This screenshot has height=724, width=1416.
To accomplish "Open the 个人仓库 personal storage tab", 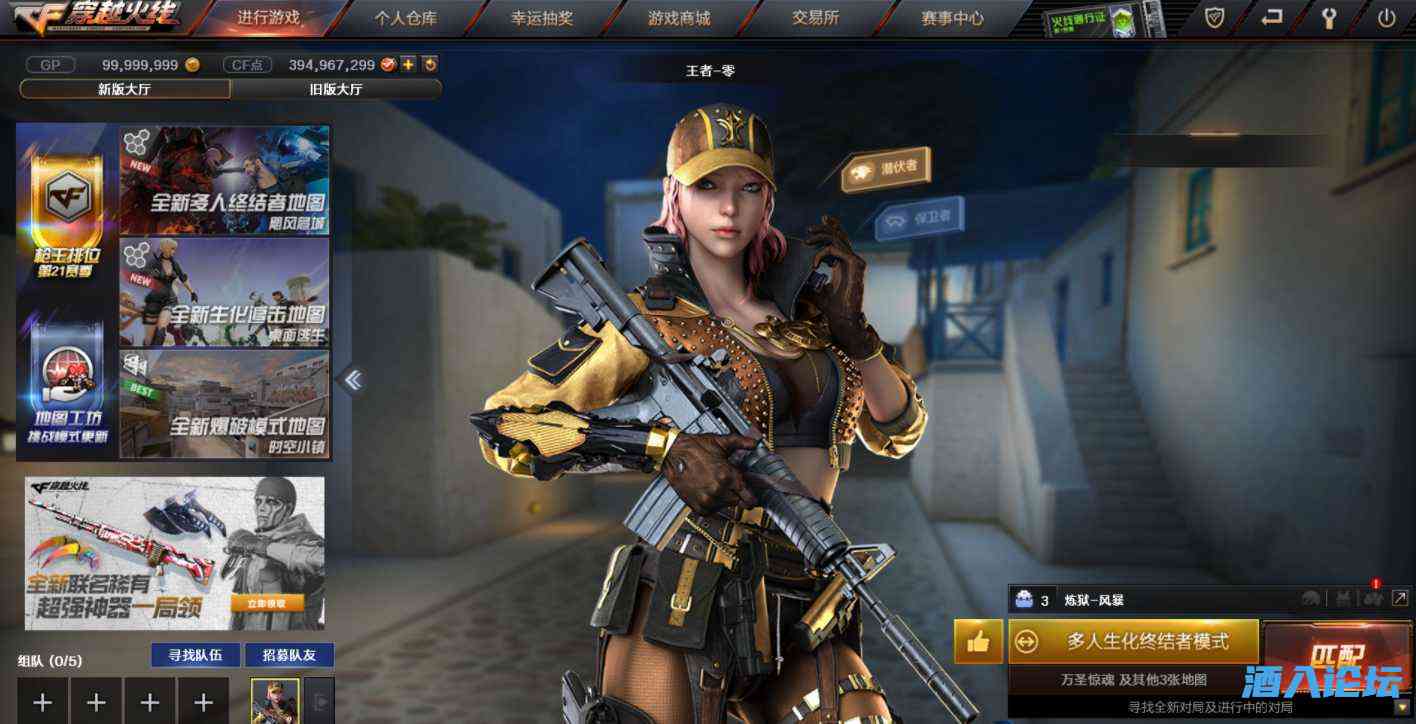I will click(406, 18).
